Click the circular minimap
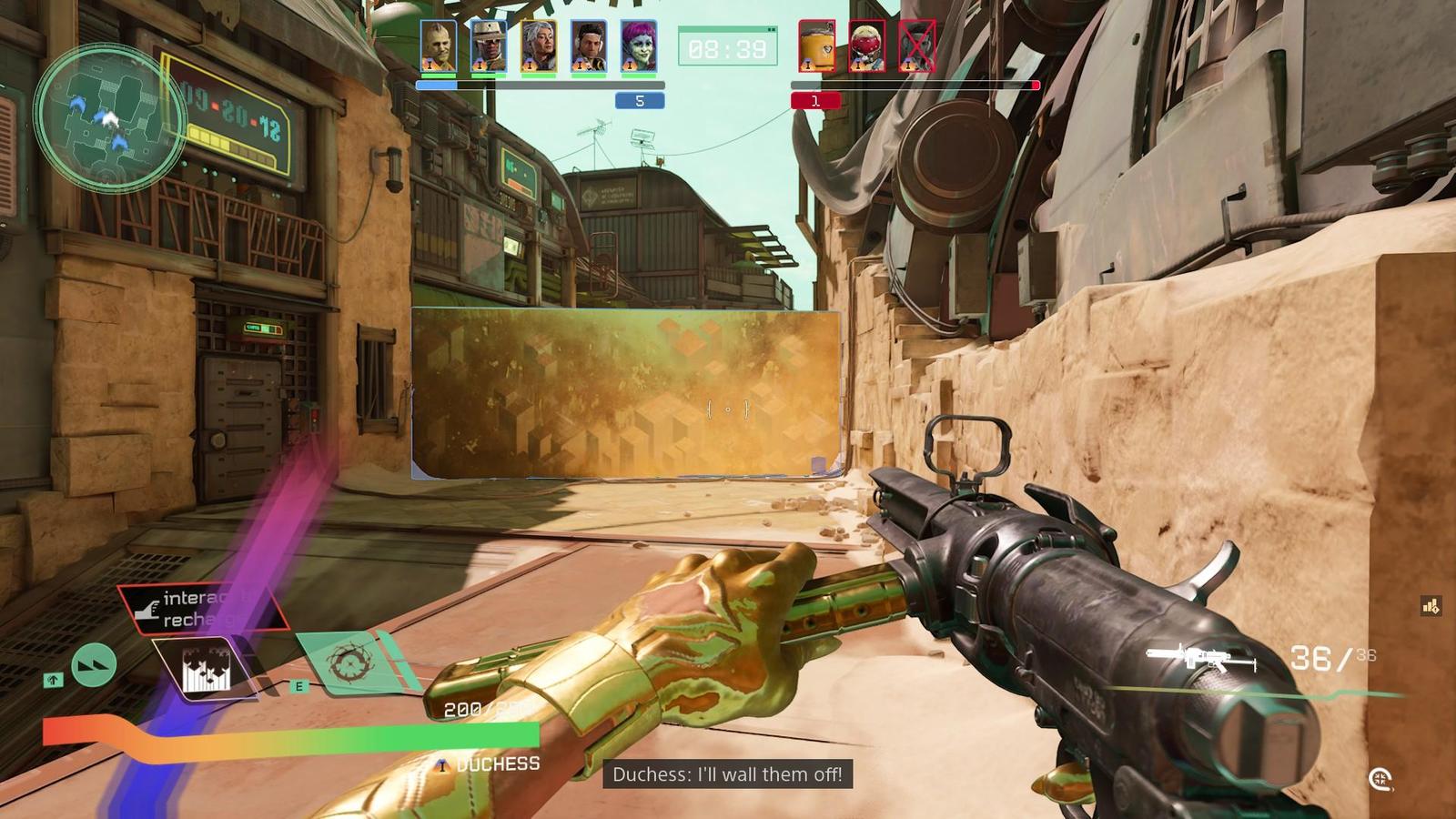Screen dimensions: 1456x819 point(110,117)
